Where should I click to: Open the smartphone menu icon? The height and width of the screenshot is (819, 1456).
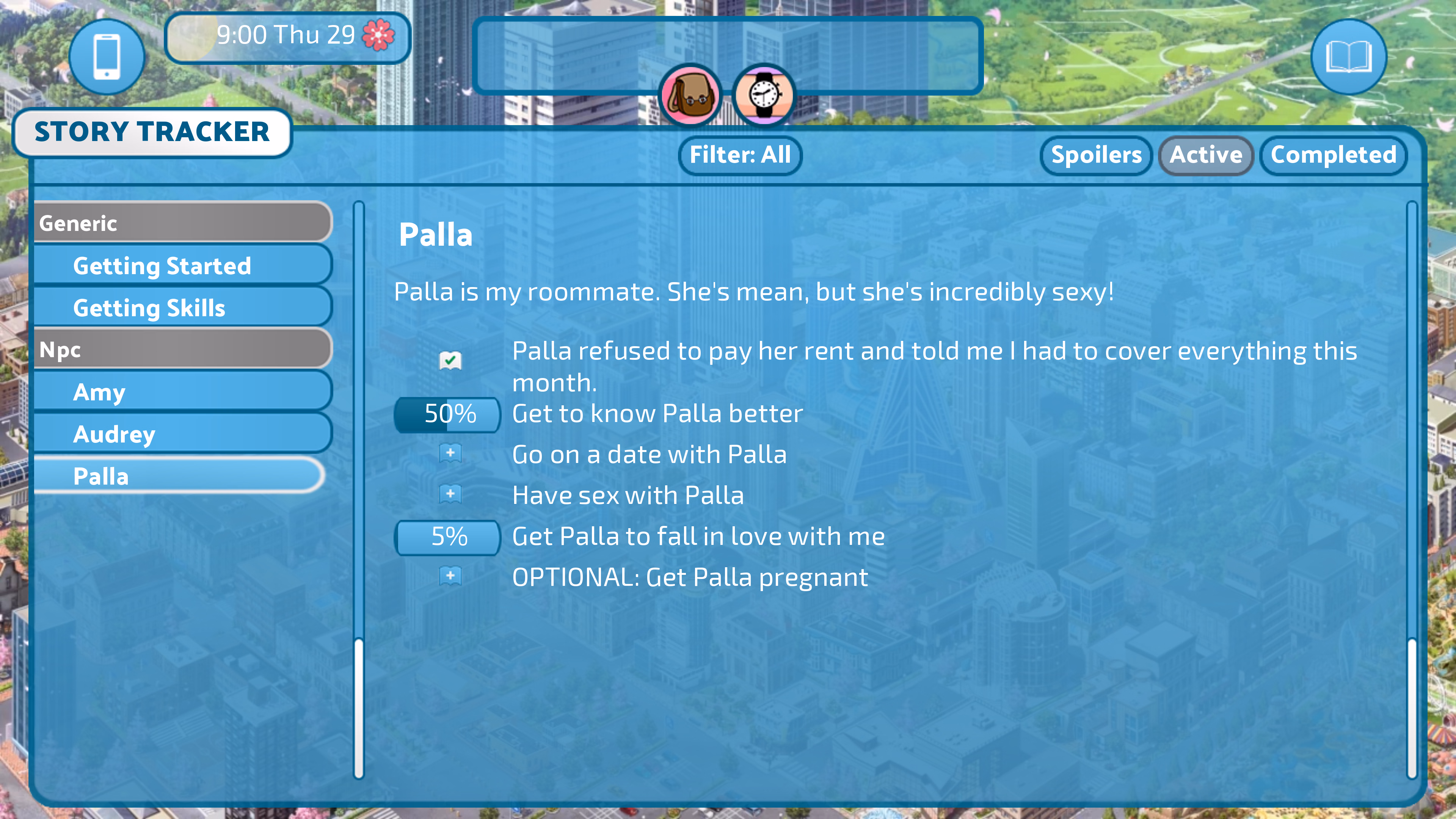[107, 56]
